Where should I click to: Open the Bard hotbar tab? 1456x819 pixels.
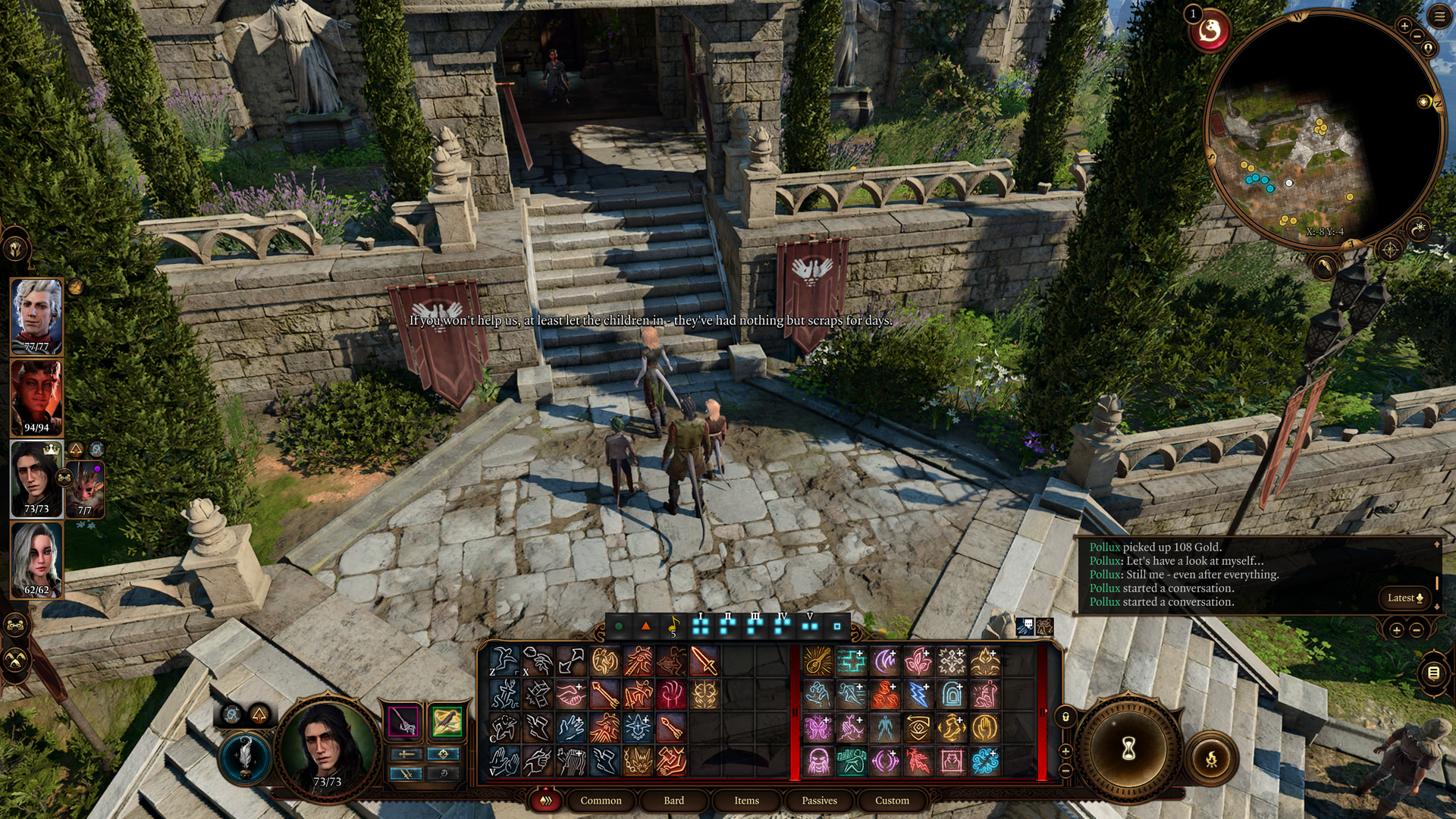point(673,801)
